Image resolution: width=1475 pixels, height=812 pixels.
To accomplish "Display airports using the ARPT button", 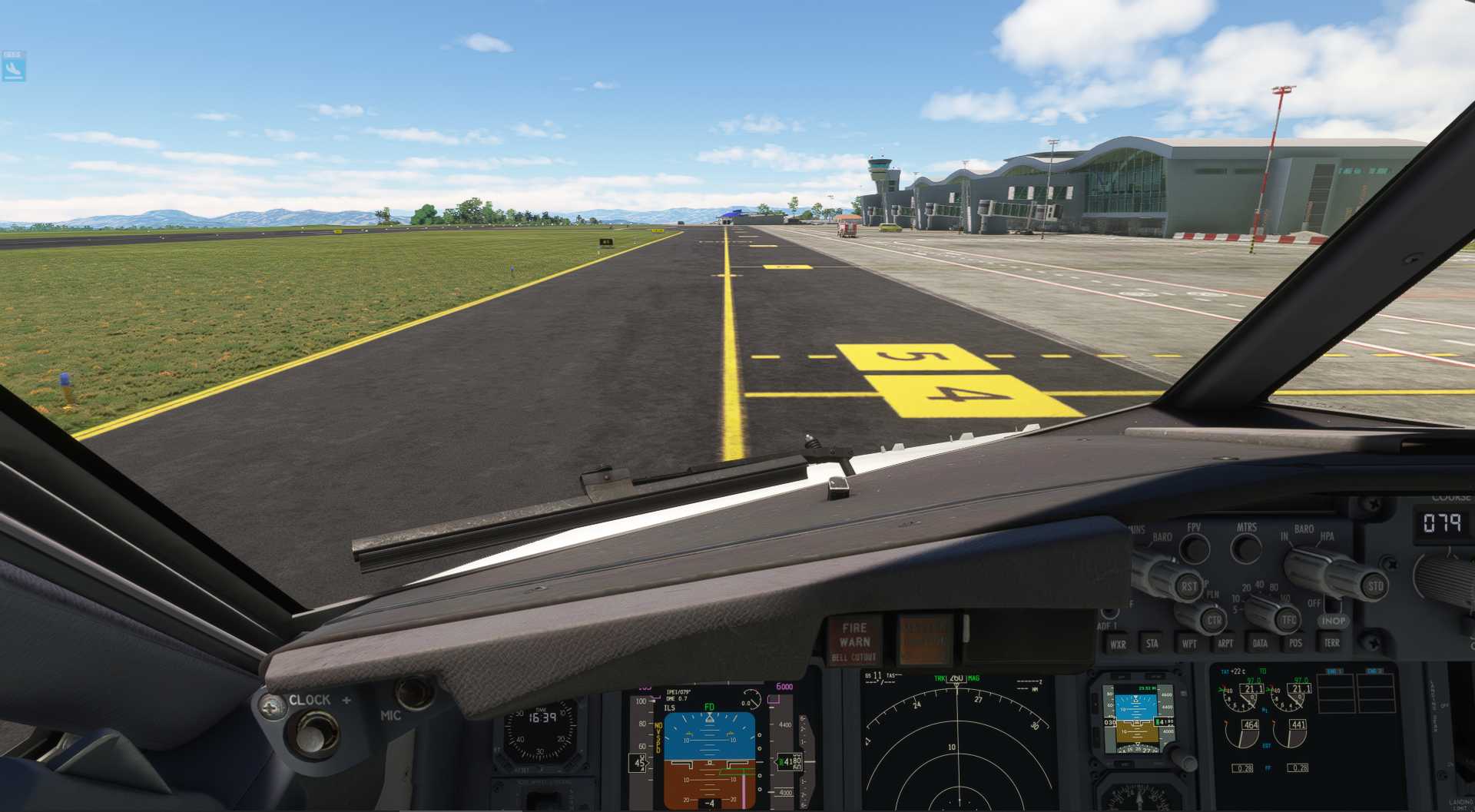I will 1225,644.
